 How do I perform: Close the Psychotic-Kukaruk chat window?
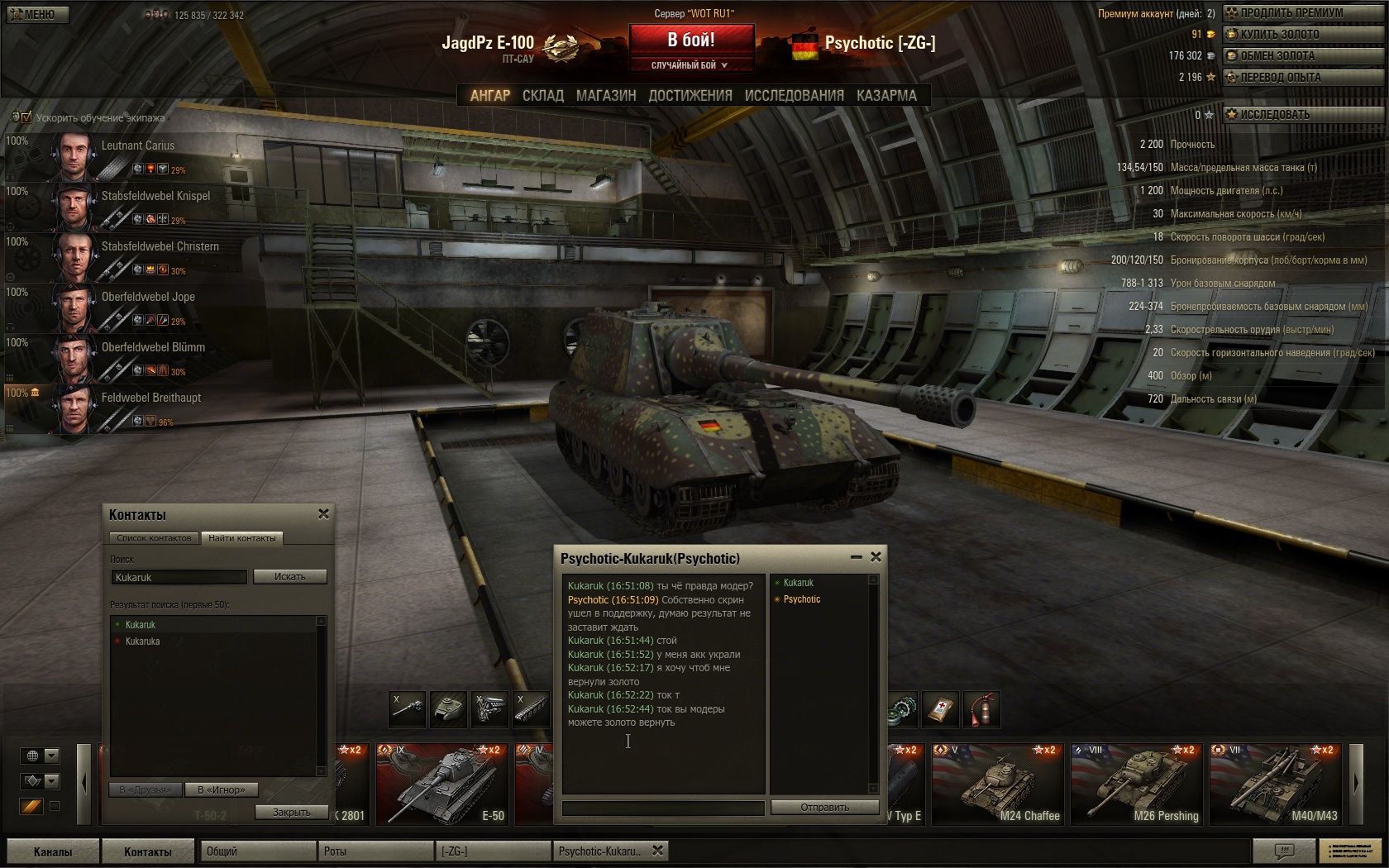876,557
